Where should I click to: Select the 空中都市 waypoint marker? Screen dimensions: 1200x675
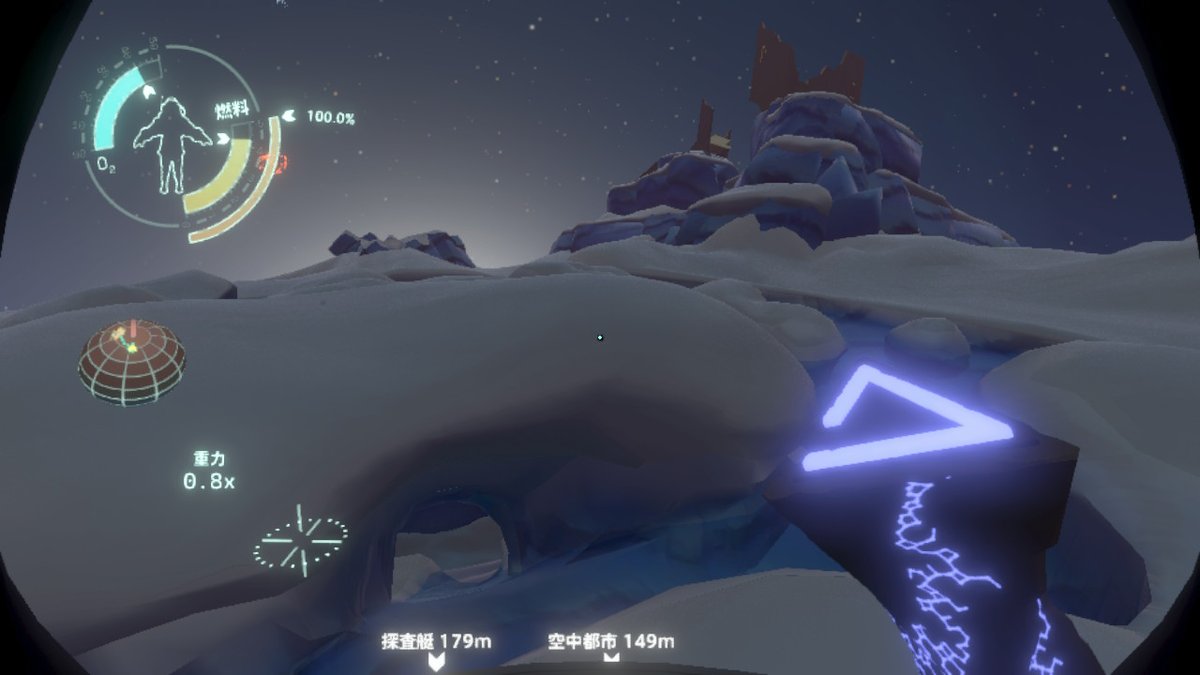click(611, 657)
